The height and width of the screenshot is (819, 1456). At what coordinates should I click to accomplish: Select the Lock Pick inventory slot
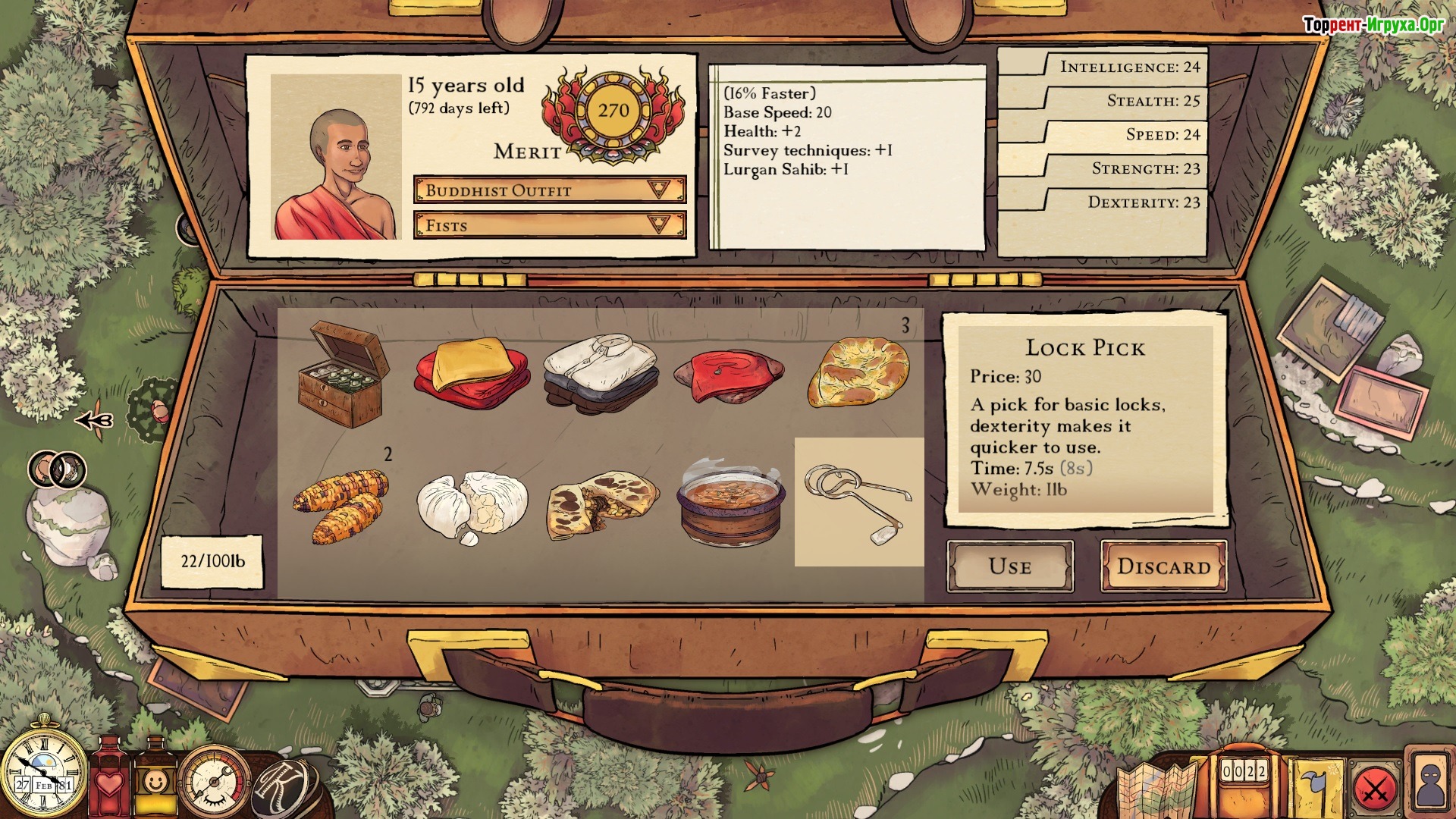[858, 502]
